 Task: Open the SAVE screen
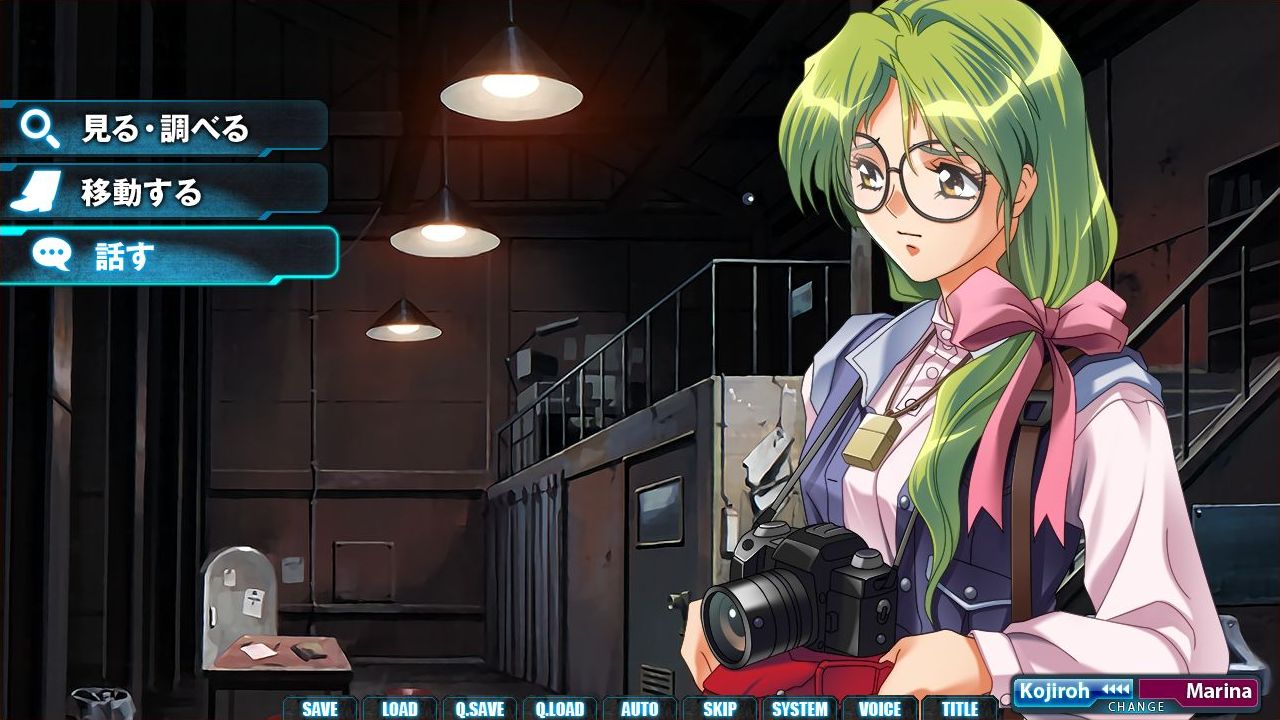[x=319, y=707]
